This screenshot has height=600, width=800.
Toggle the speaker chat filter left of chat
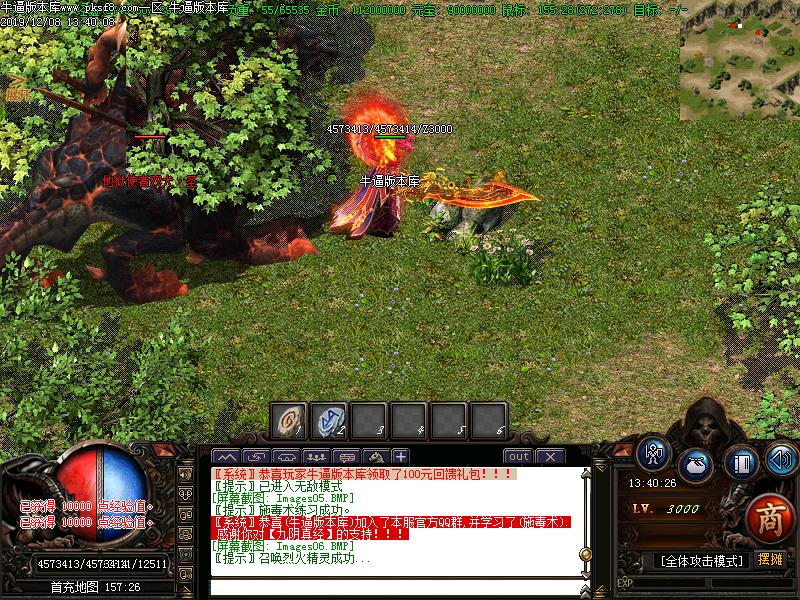pyautogui.click(x=185, y=473)
